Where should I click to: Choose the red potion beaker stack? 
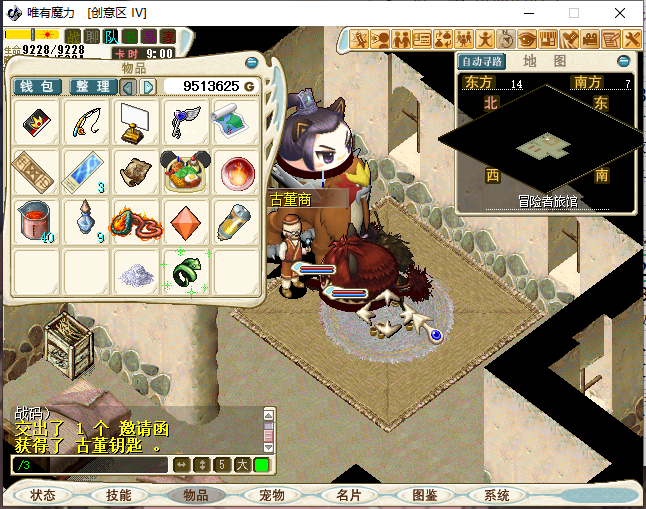[37, 220]
